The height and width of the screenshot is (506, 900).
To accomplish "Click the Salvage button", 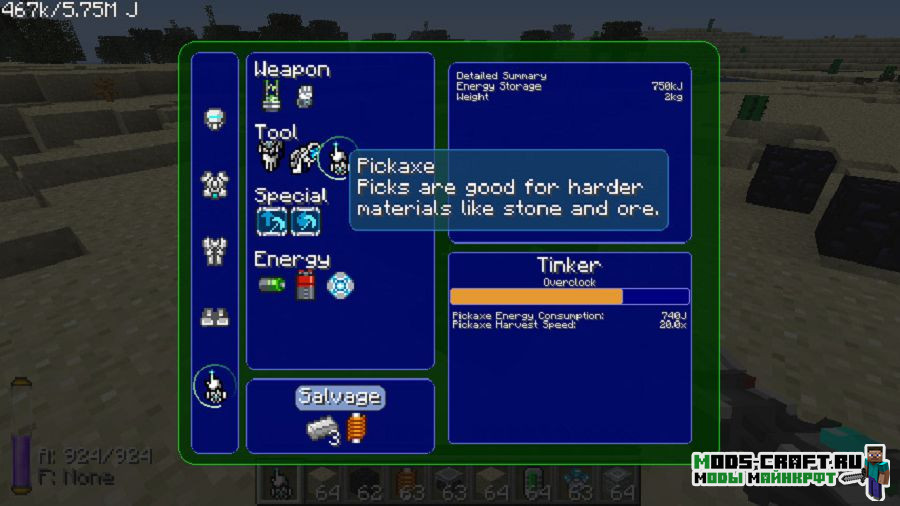I will coord(340,397).
